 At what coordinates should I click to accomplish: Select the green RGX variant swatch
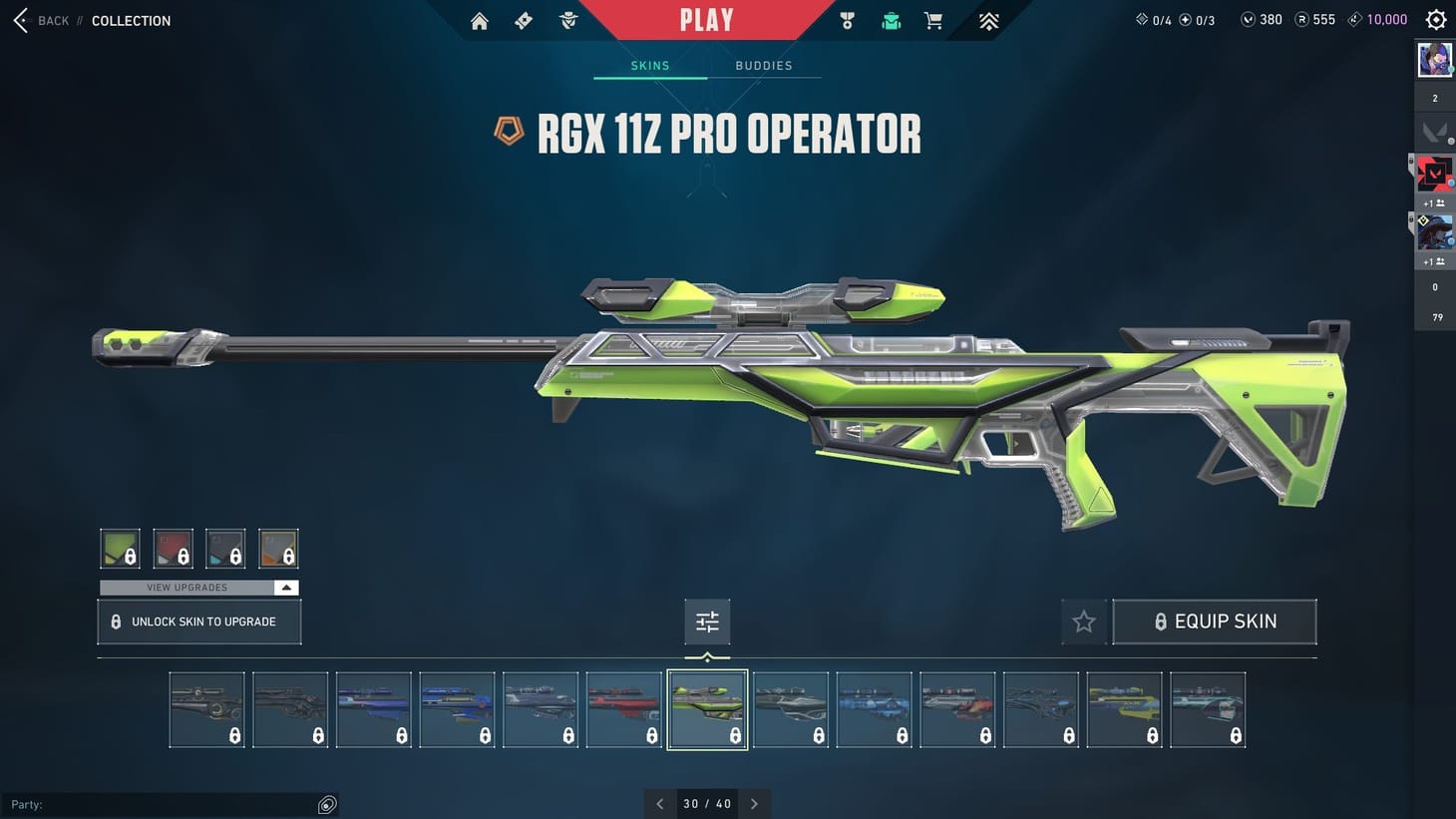point(120,548)
